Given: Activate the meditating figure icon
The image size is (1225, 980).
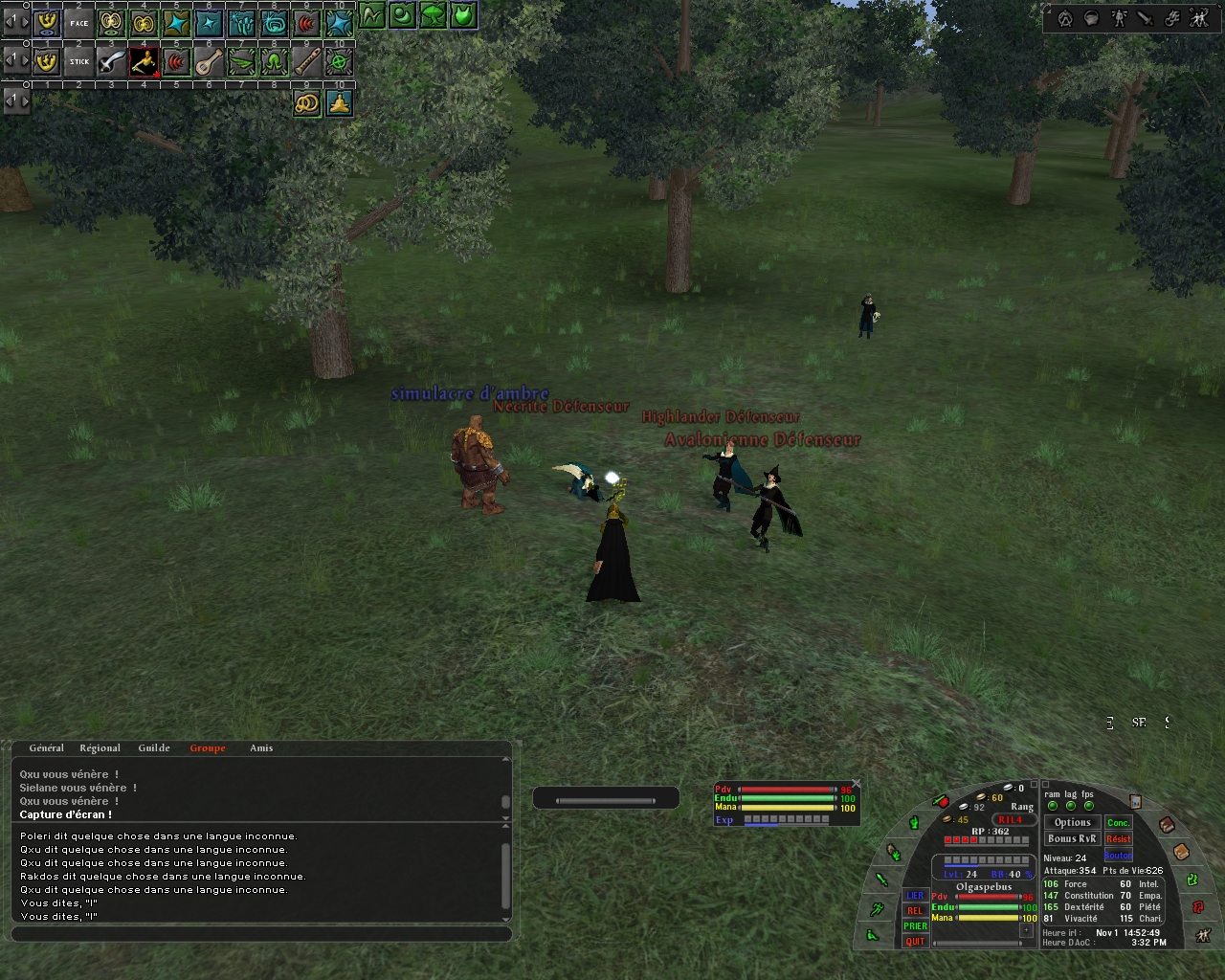Looking at the screenshot, I should [x=340, y=103].
